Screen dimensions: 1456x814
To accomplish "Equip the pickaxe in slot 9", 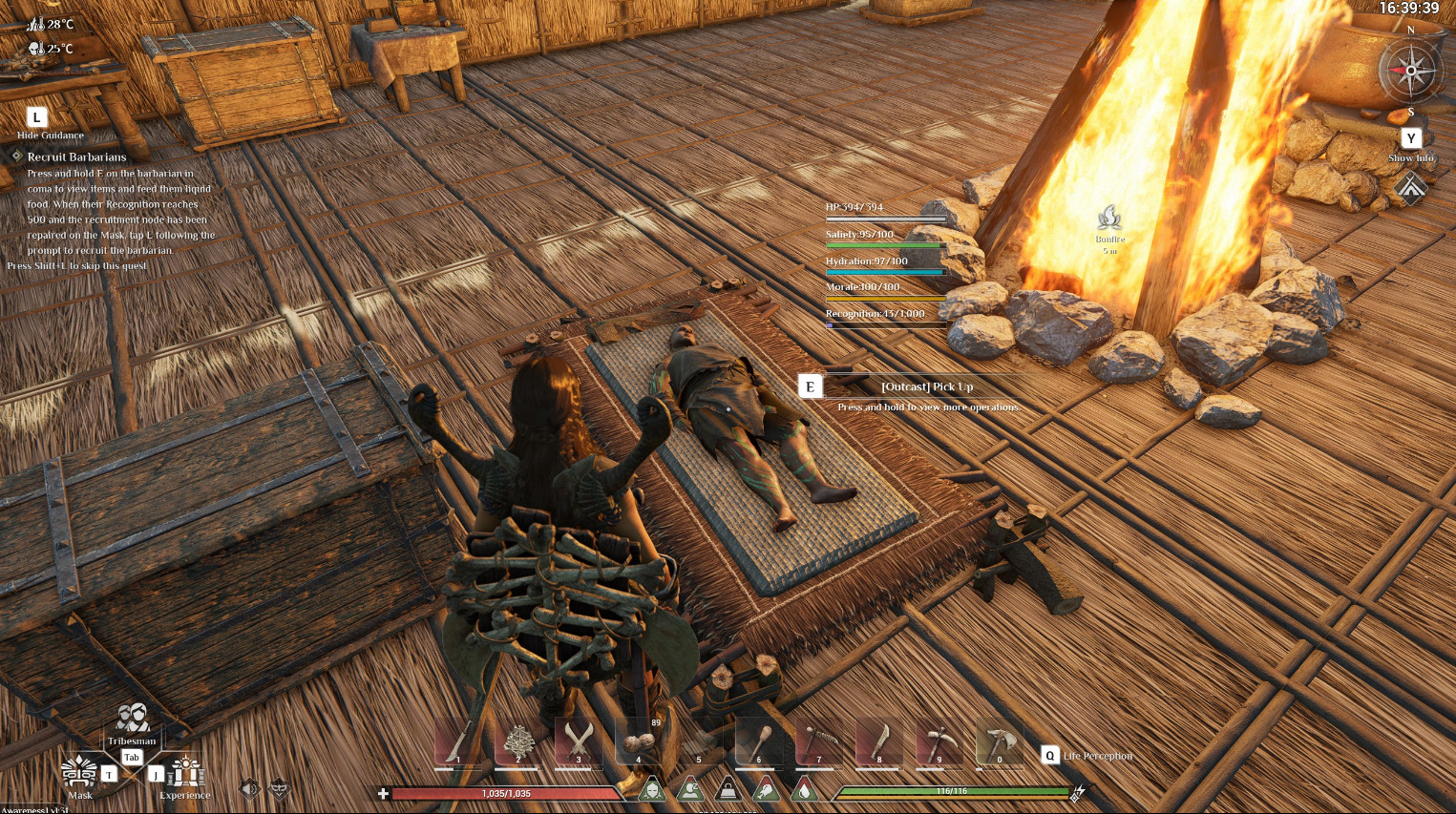I will (x=939, y=742).
